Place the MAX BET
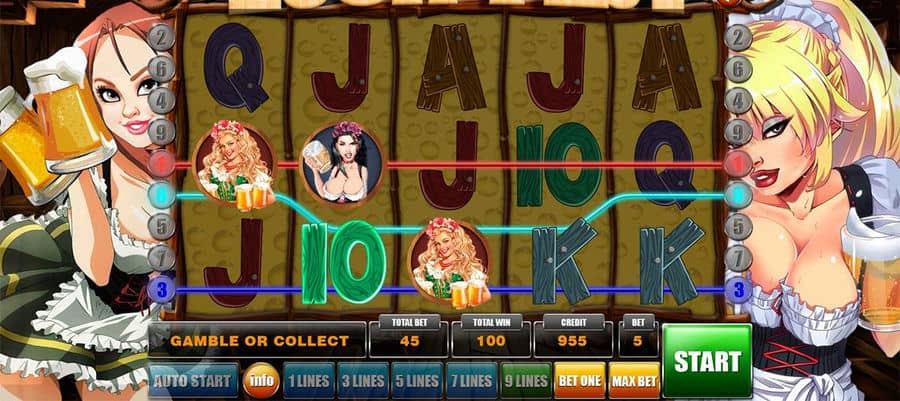This screenshot has height=401, width=900. click(634, 381)
